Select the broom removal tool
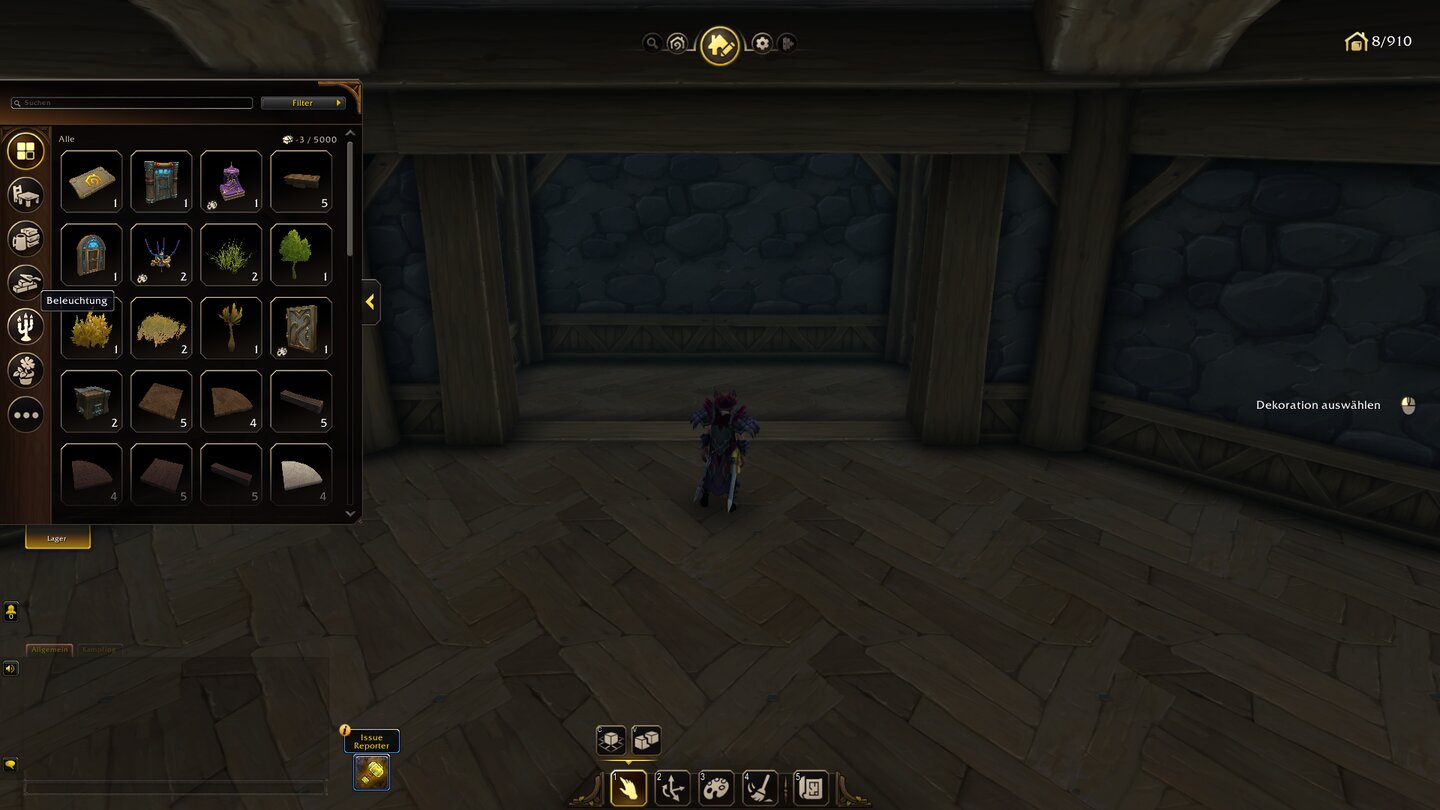 point(762,788)
